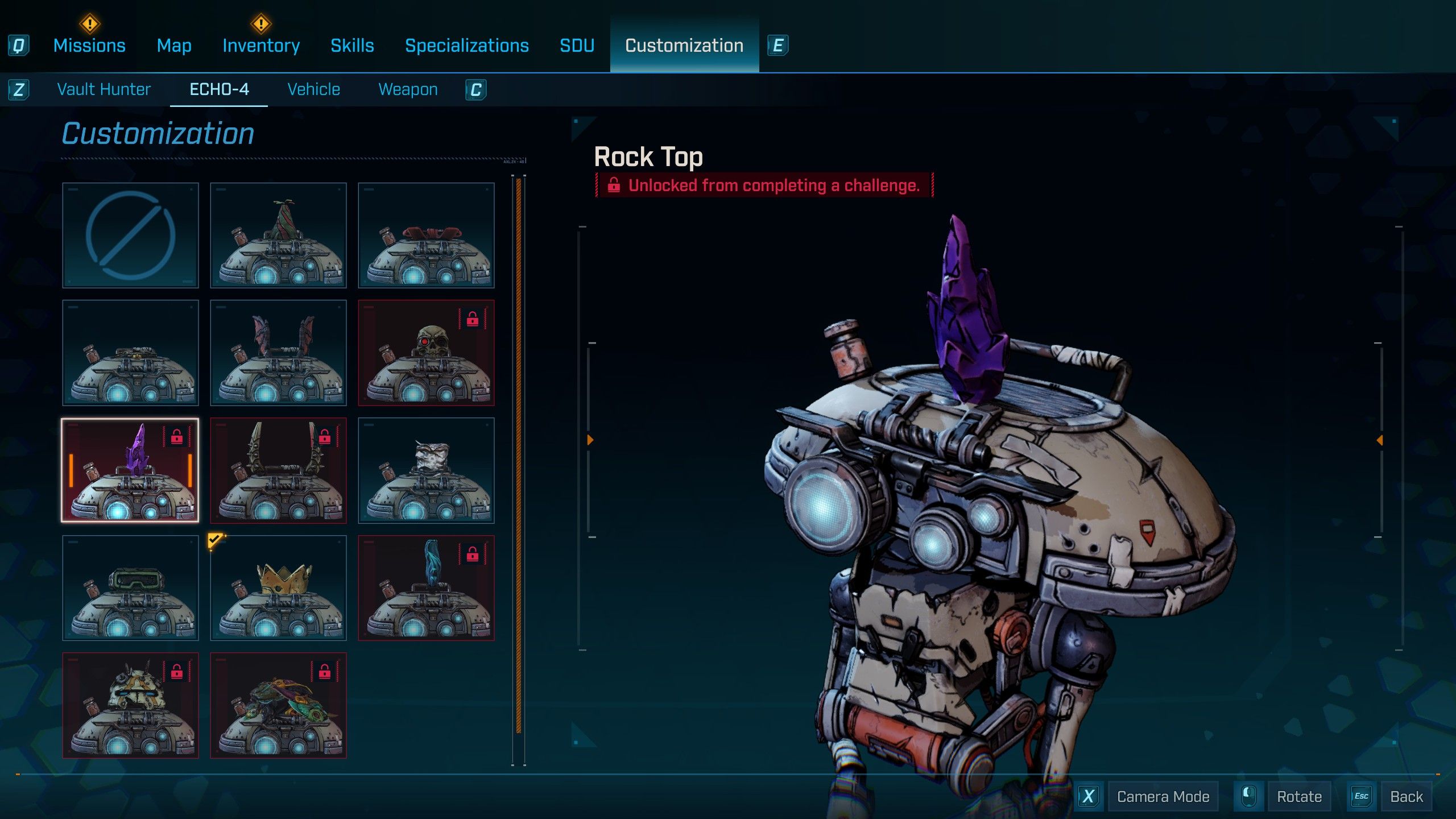Go to the Skills tab
This screenshot has height=819, width=1456.
(352, 45)
